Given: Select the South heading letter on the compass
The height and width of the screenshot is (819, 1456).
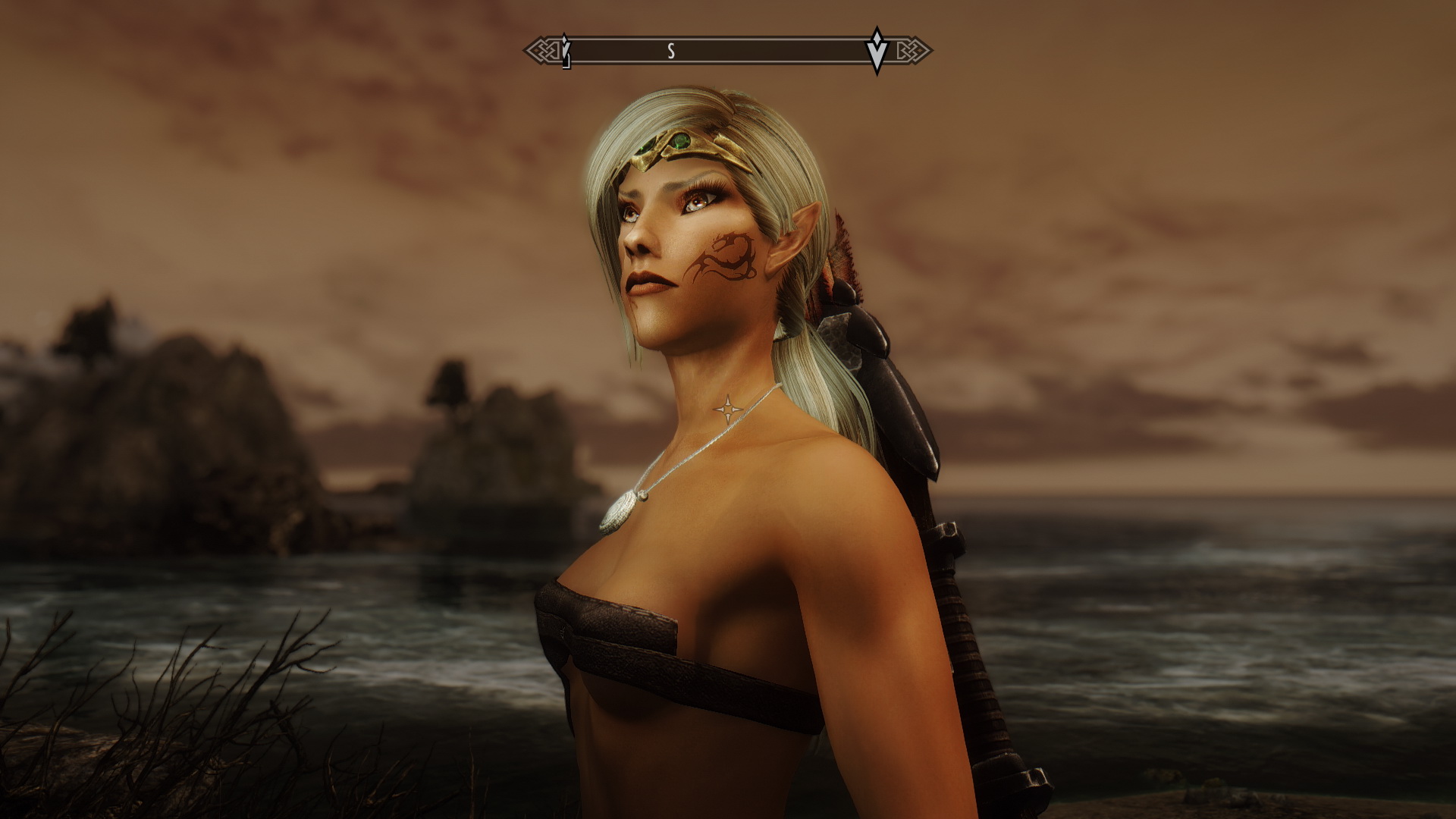Looking at the screenshot, I should point(670,51).
